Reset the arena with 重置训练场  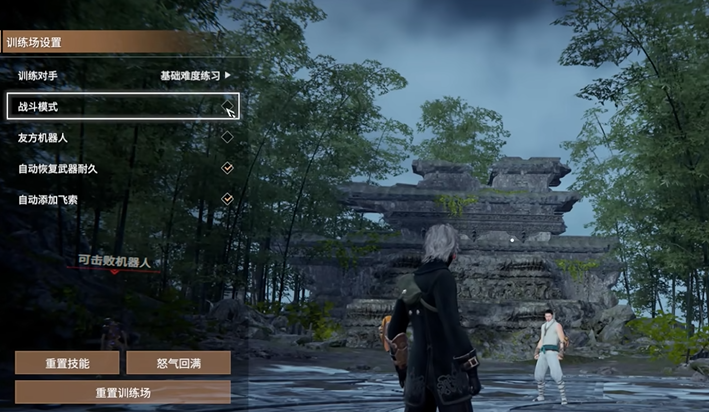[x=122, y=391]
